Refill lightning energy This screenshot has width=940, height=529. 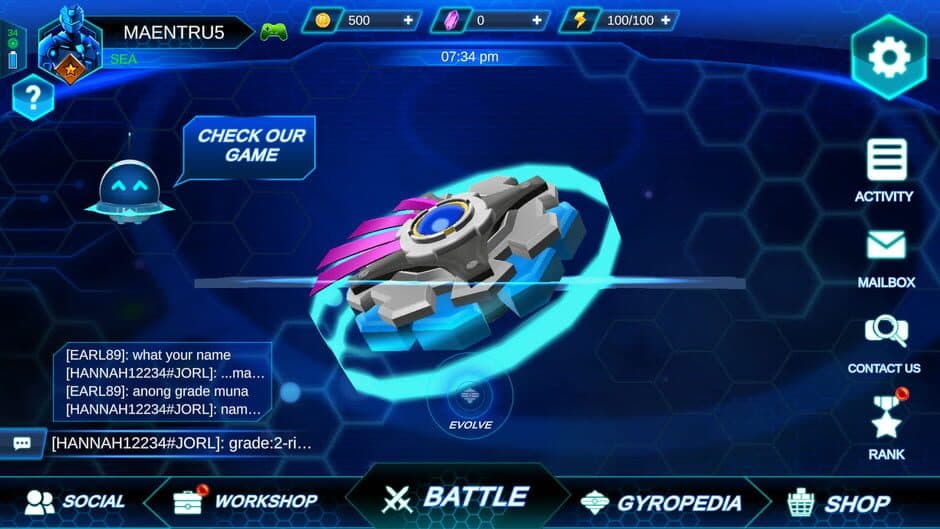(x=665, y=20)
